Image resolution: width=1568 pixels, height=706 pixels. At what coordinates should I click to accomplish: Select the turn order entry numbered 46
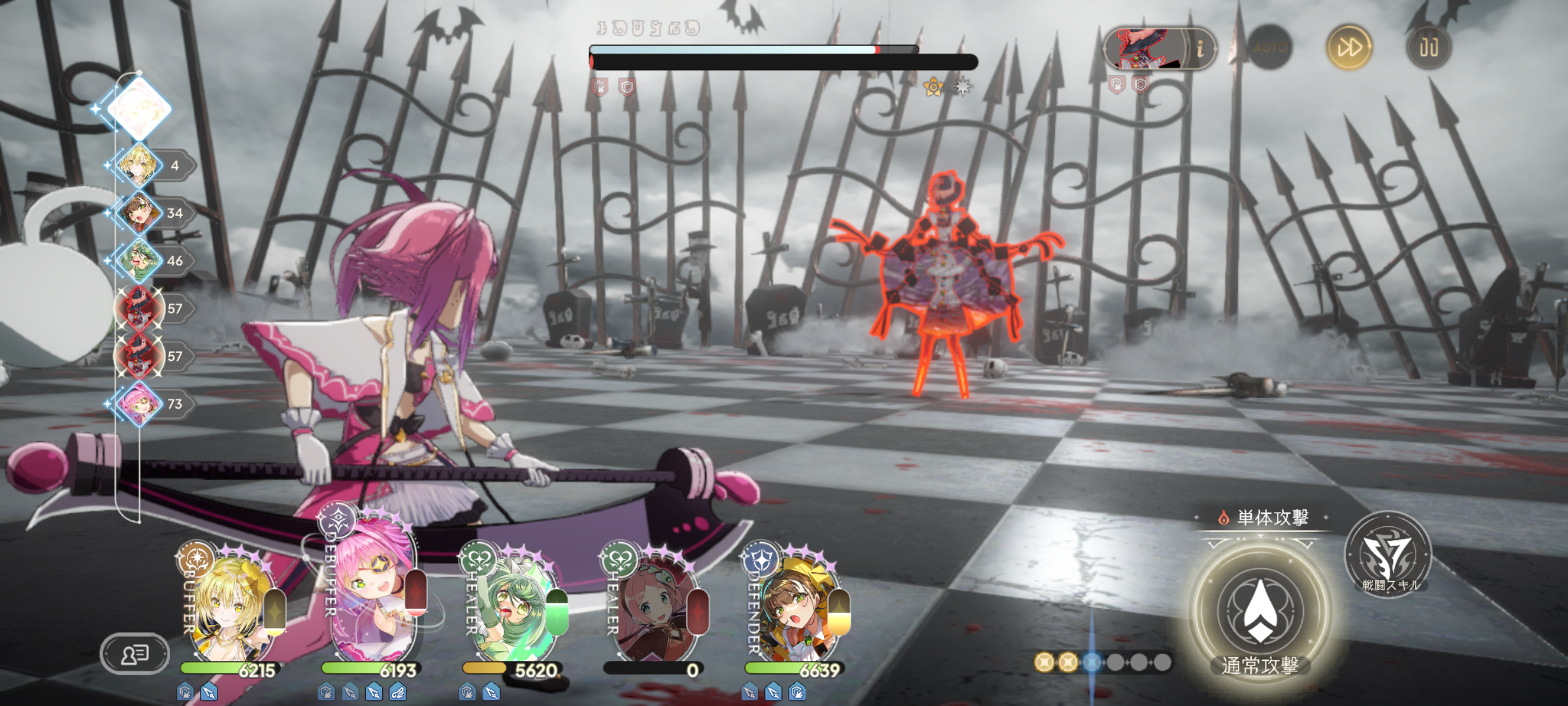coord(139,261)
